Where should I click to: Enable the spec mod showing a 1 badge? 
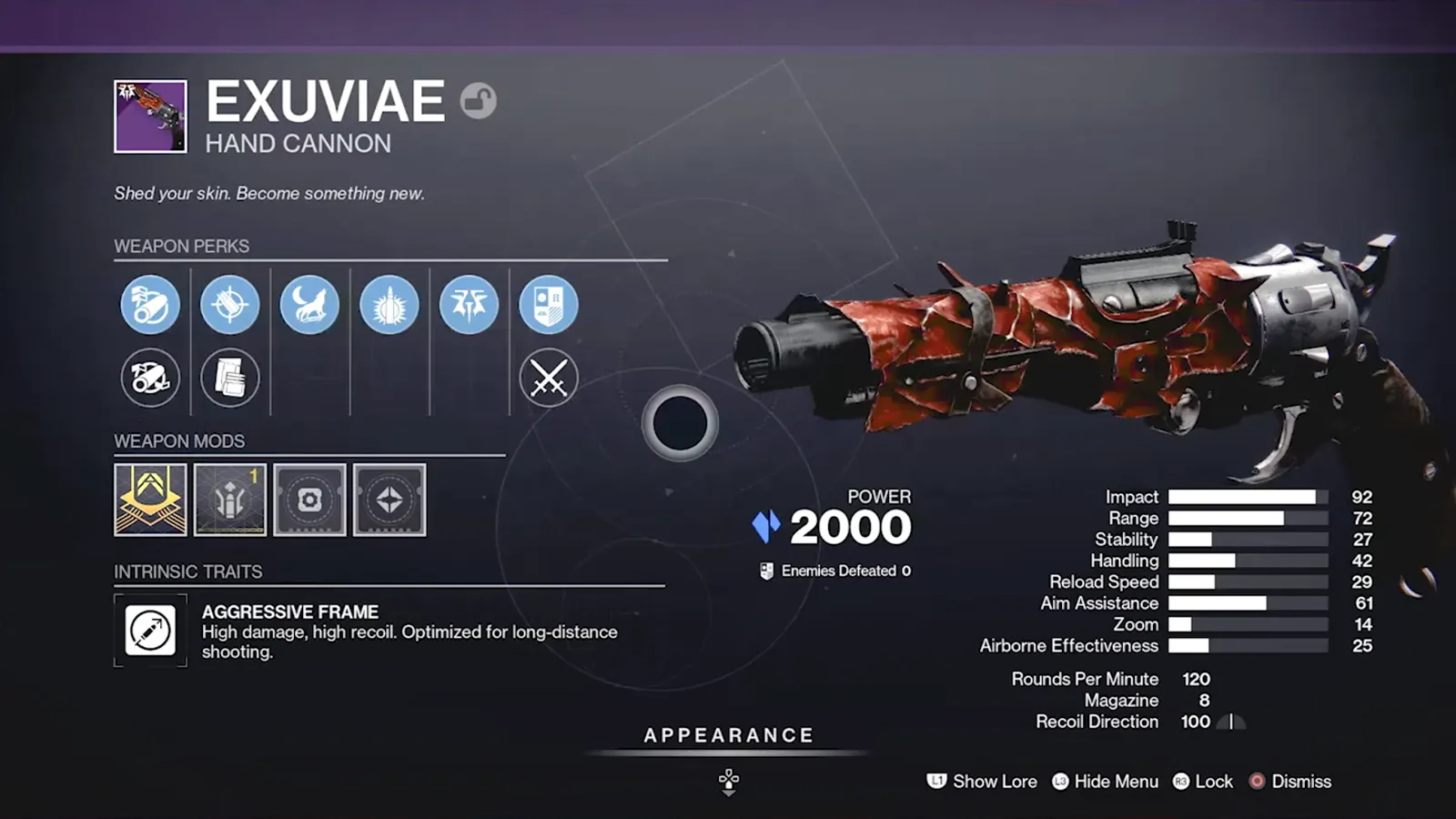pos(230,499)
